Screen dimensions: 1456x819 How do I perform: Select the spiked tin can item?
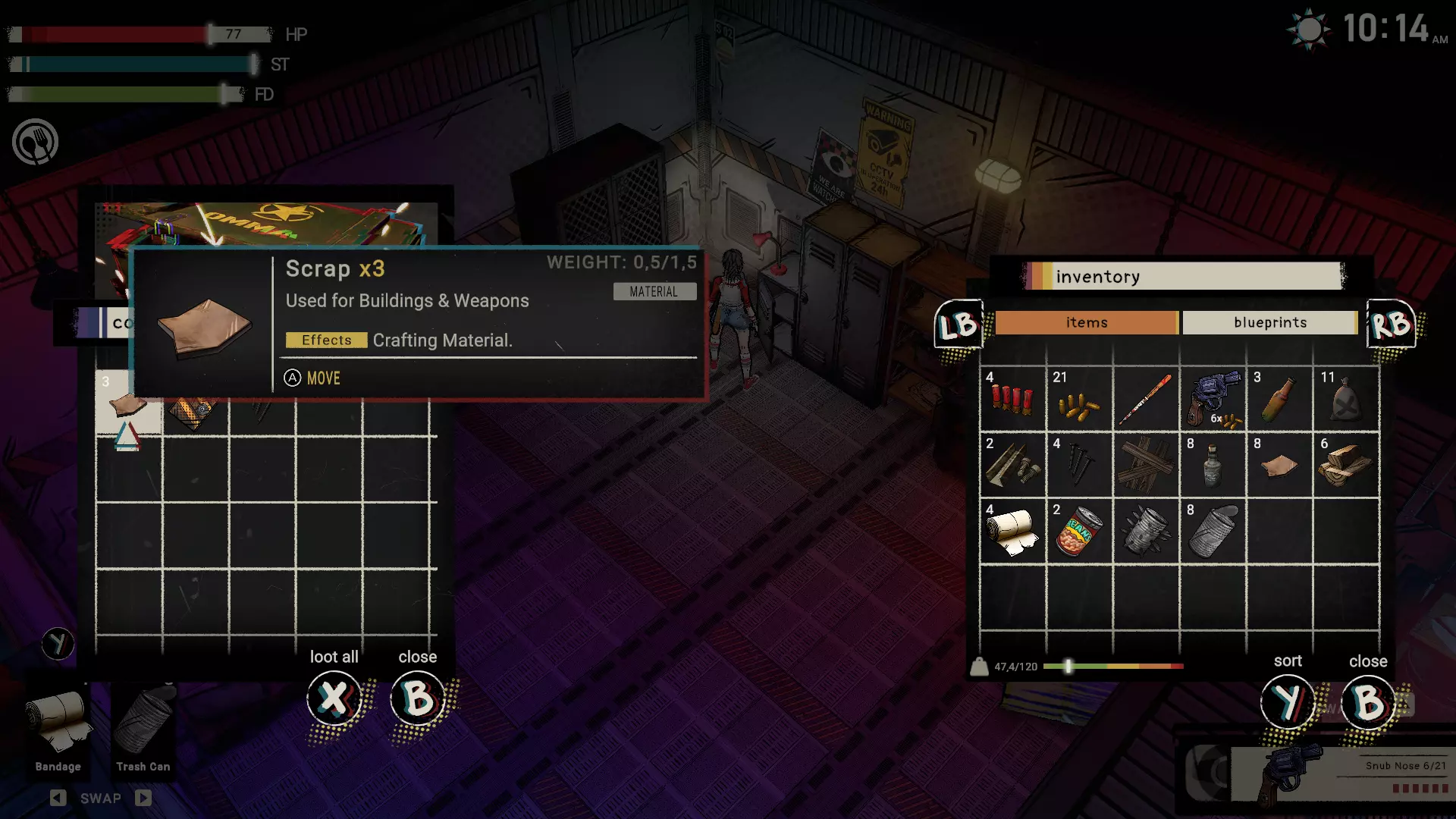(1145, 531)
